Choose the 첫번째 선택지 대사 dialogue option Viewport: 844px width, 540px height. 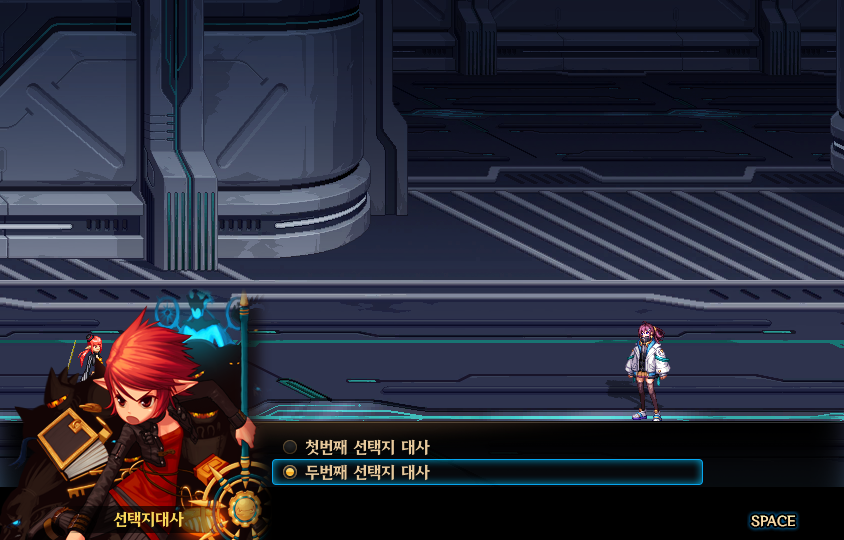pos(366,447)
